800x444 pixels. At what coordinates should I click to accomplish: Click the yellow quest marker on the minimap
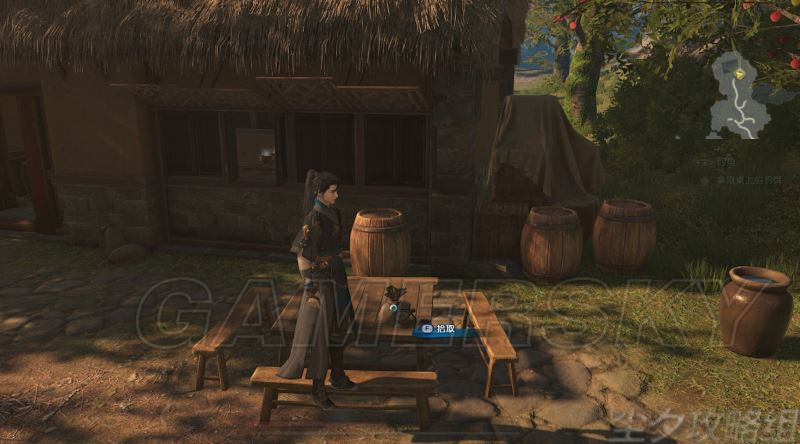pos(740,73)
